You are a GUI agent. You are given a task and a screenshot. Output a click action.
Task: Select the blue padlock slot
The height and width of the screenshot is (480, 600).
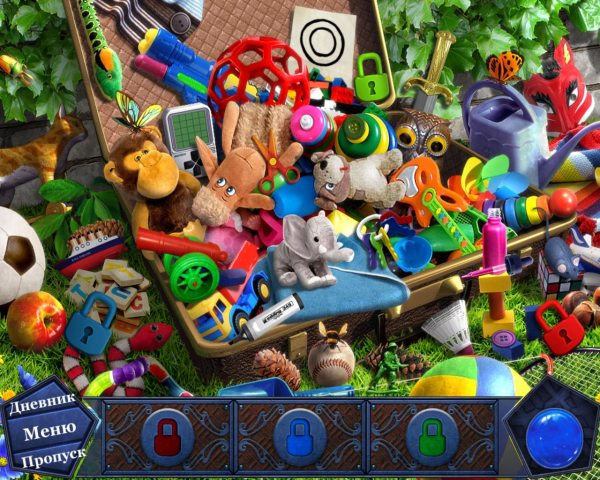(x=300, y=437)
